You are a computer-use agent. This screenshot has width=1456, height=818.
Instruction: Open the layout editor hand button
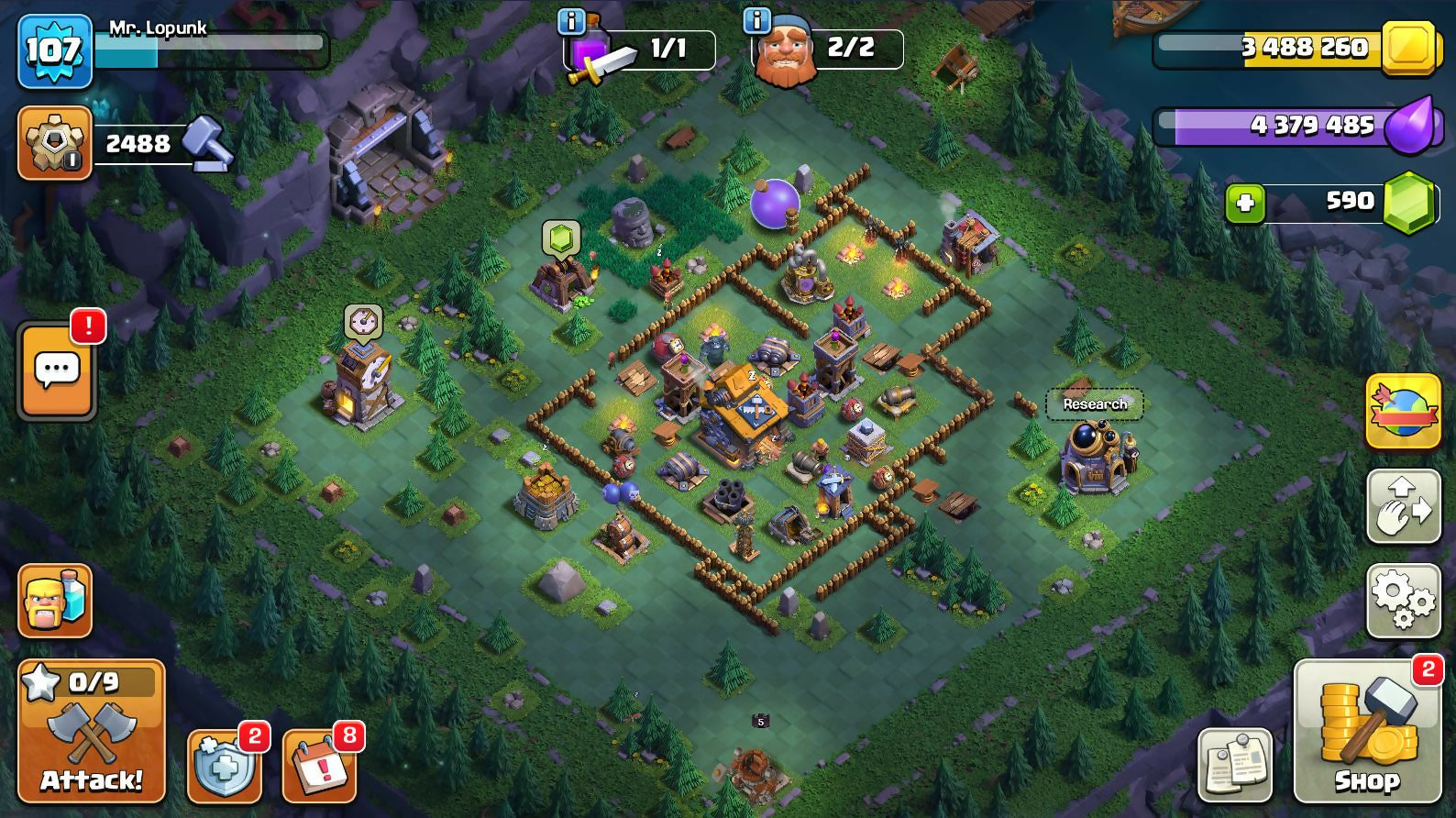coord(1403,505)
